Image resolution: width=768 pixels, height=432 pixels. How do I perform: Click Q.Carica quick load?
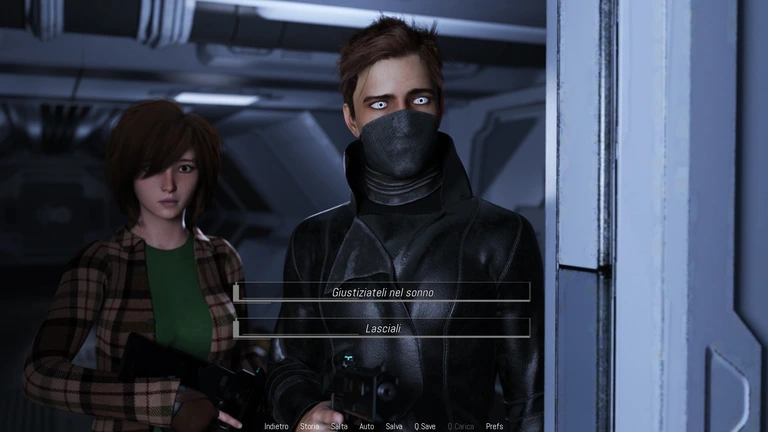[x=461, y=426]
